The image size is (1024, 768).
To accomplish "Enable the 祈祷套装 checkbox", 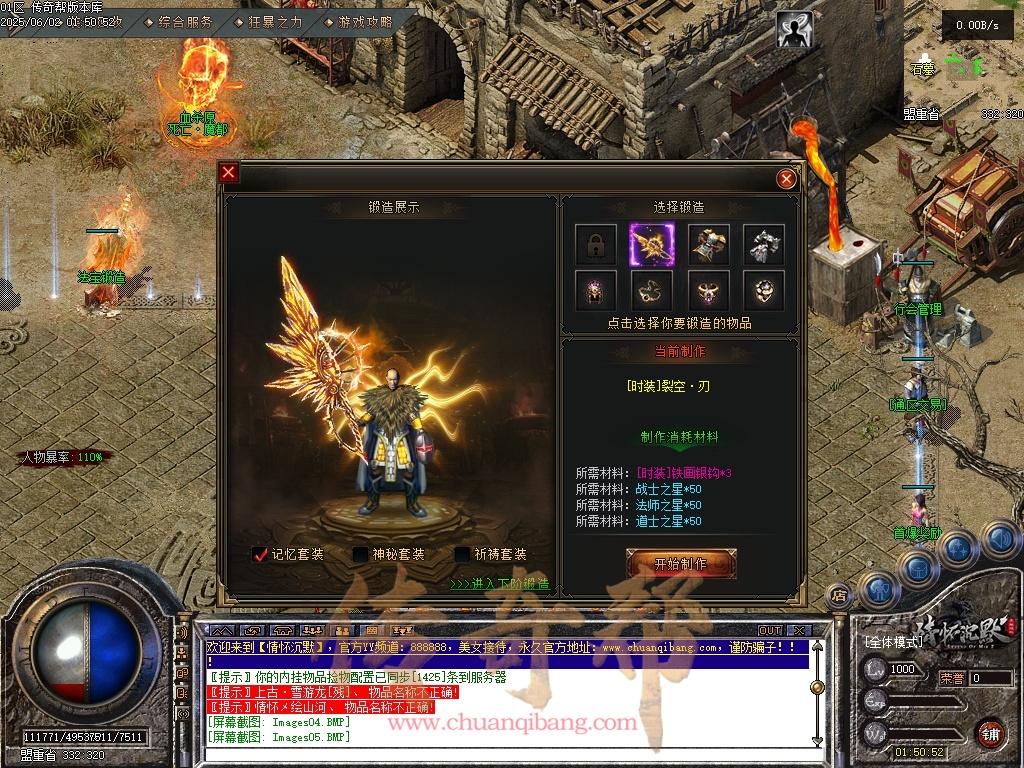I will 462,554.
